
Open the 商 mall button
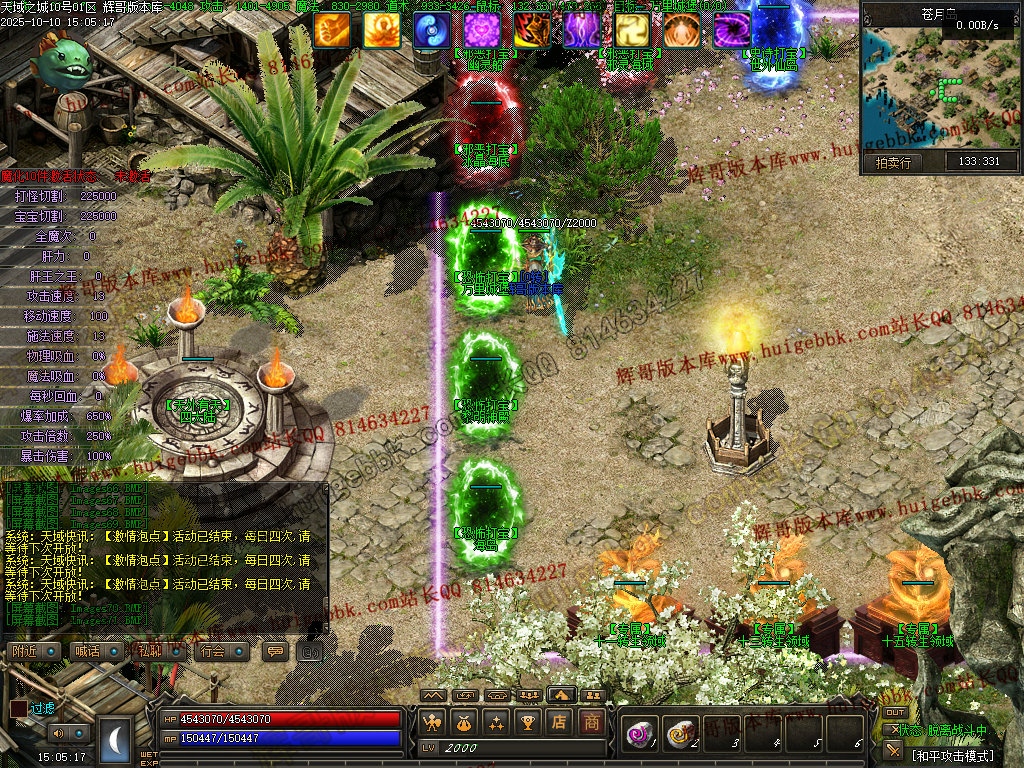tap(593, 721)
